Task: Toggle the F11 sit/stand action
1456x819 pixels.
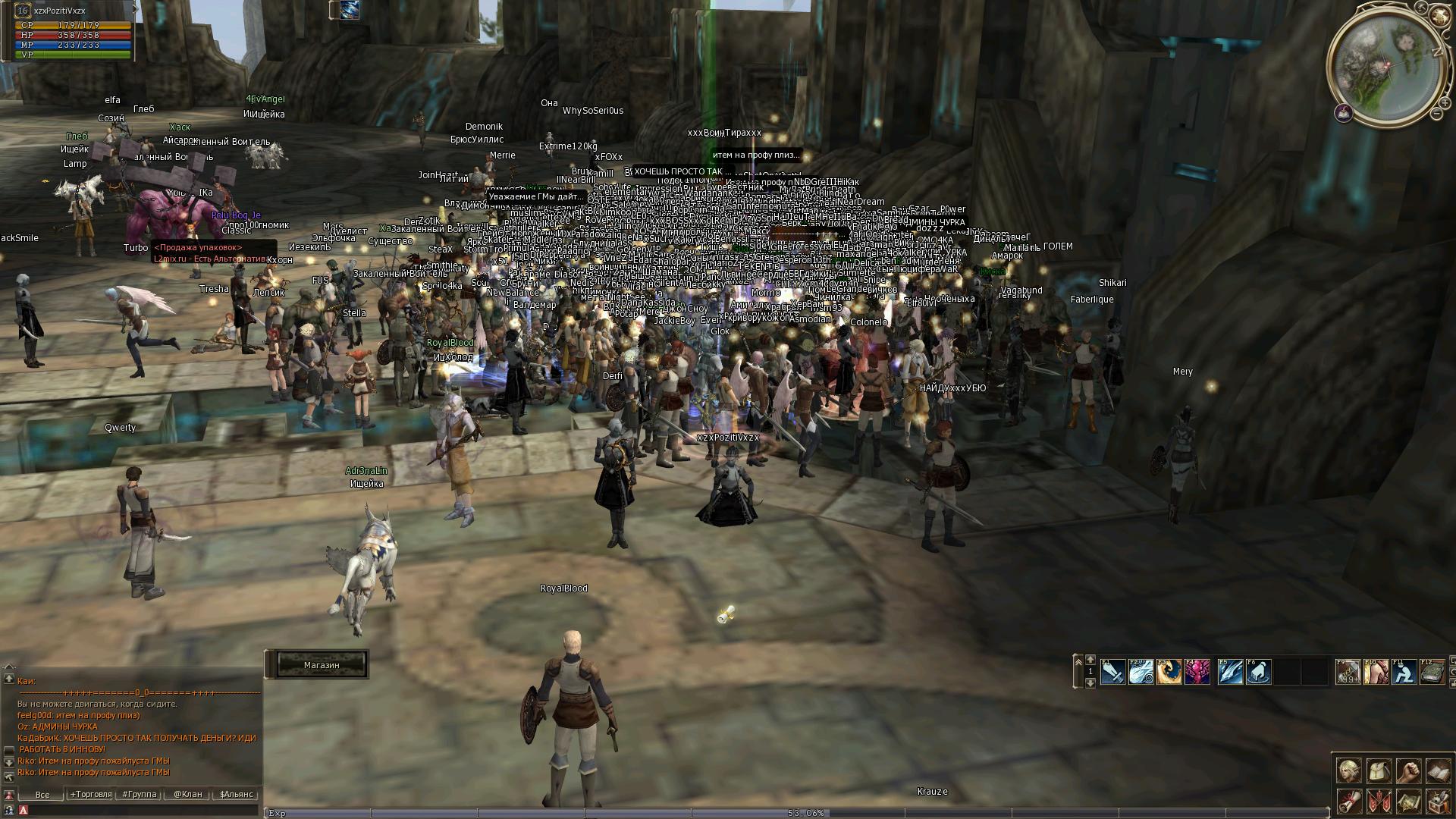Action: 1404,672
